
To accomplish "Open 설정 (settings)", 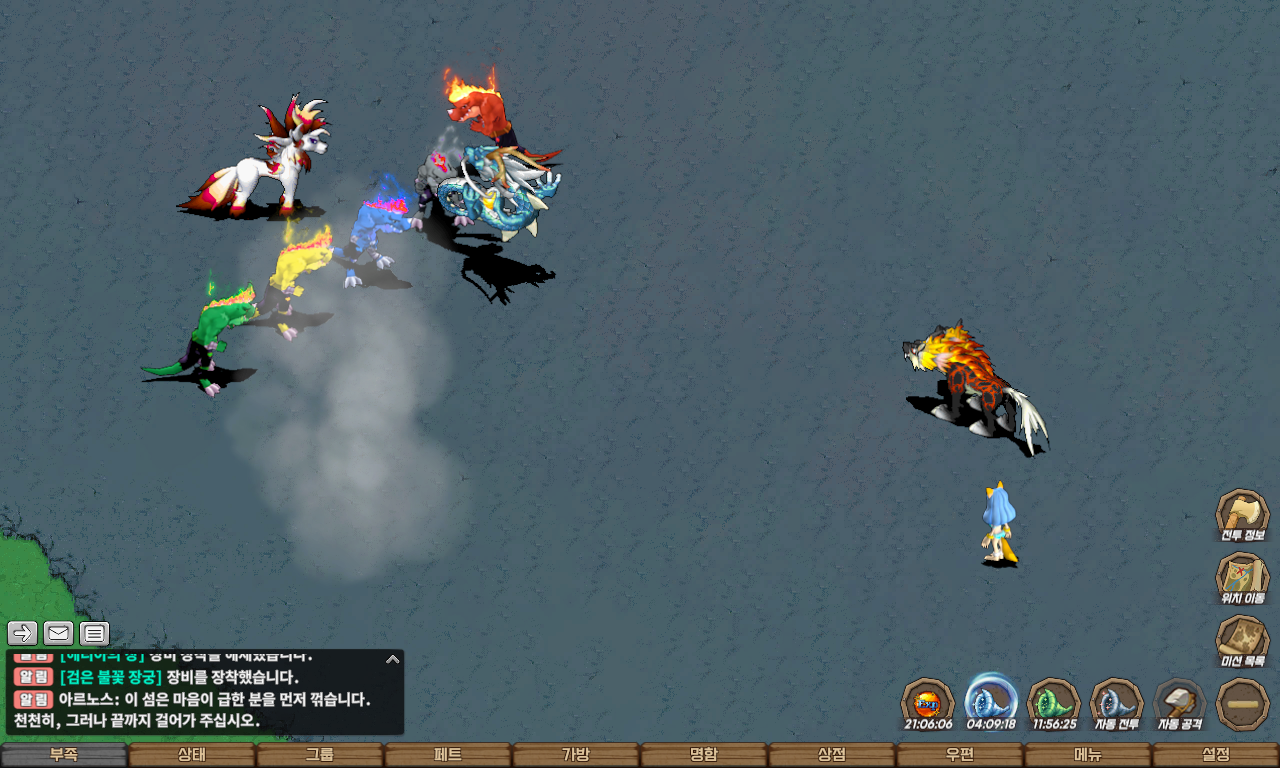I will click(x=1216, y=755).
